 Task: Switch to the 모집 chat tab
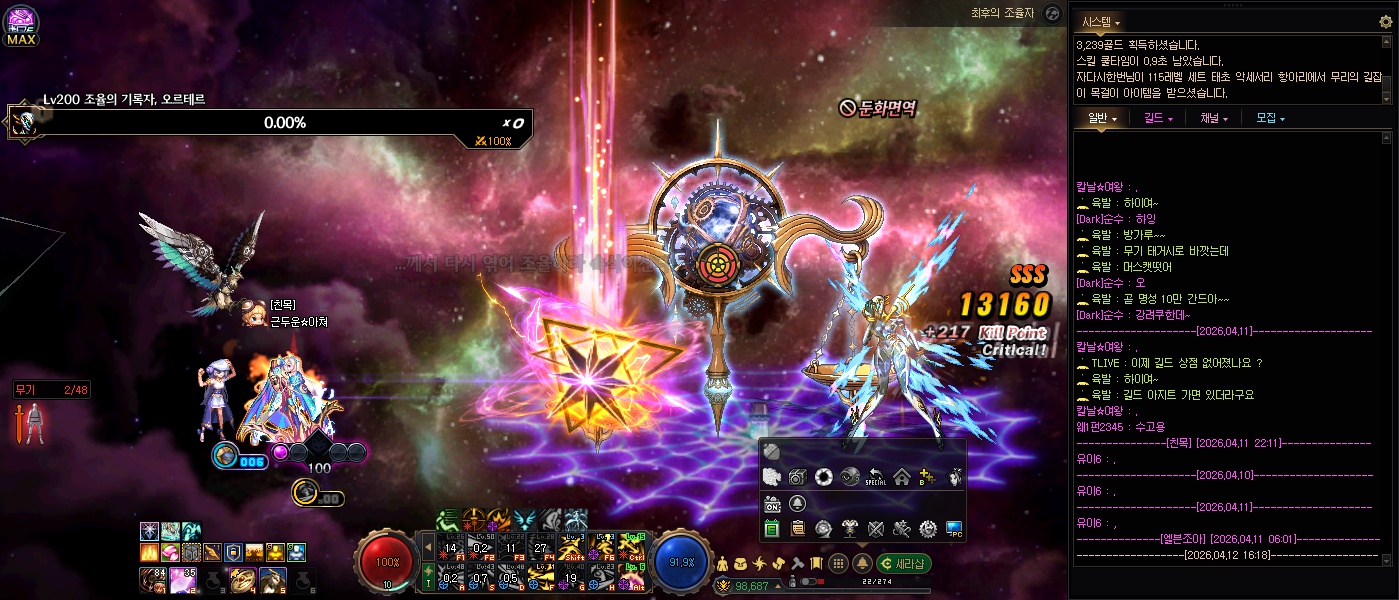click(x=1270, y=118)
